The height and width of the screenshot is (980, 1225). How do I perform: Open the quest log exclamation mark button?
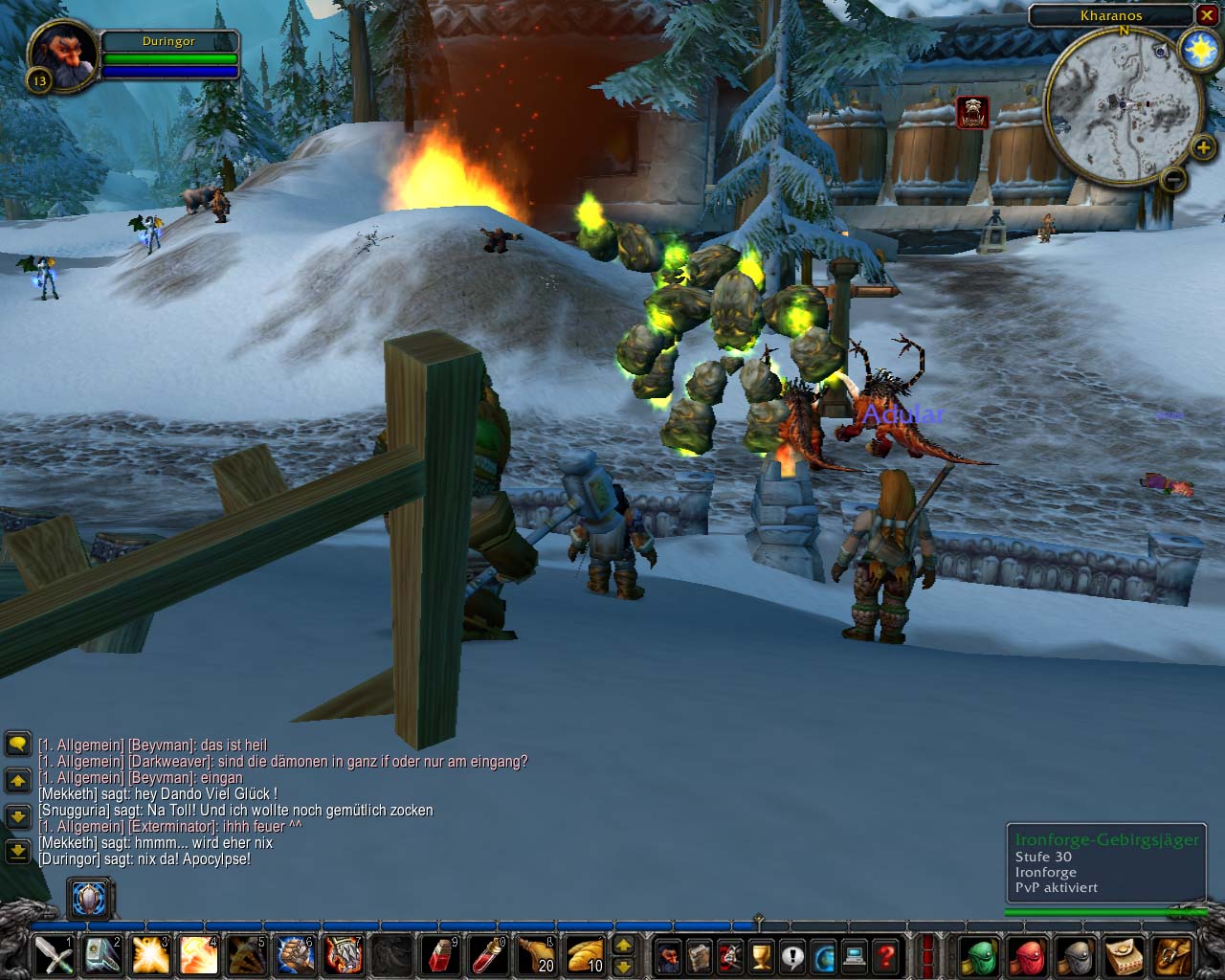pyautogui.click(x=792, y=954)
